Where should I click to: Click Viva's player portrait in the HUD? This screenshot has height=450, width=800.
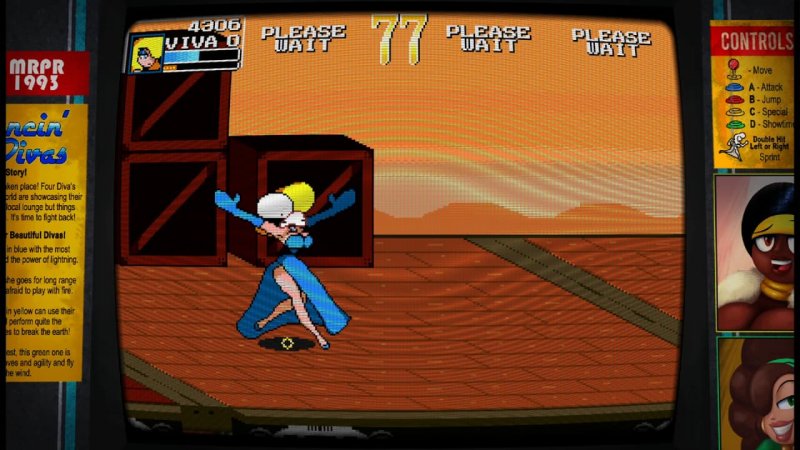pos(147,52)
